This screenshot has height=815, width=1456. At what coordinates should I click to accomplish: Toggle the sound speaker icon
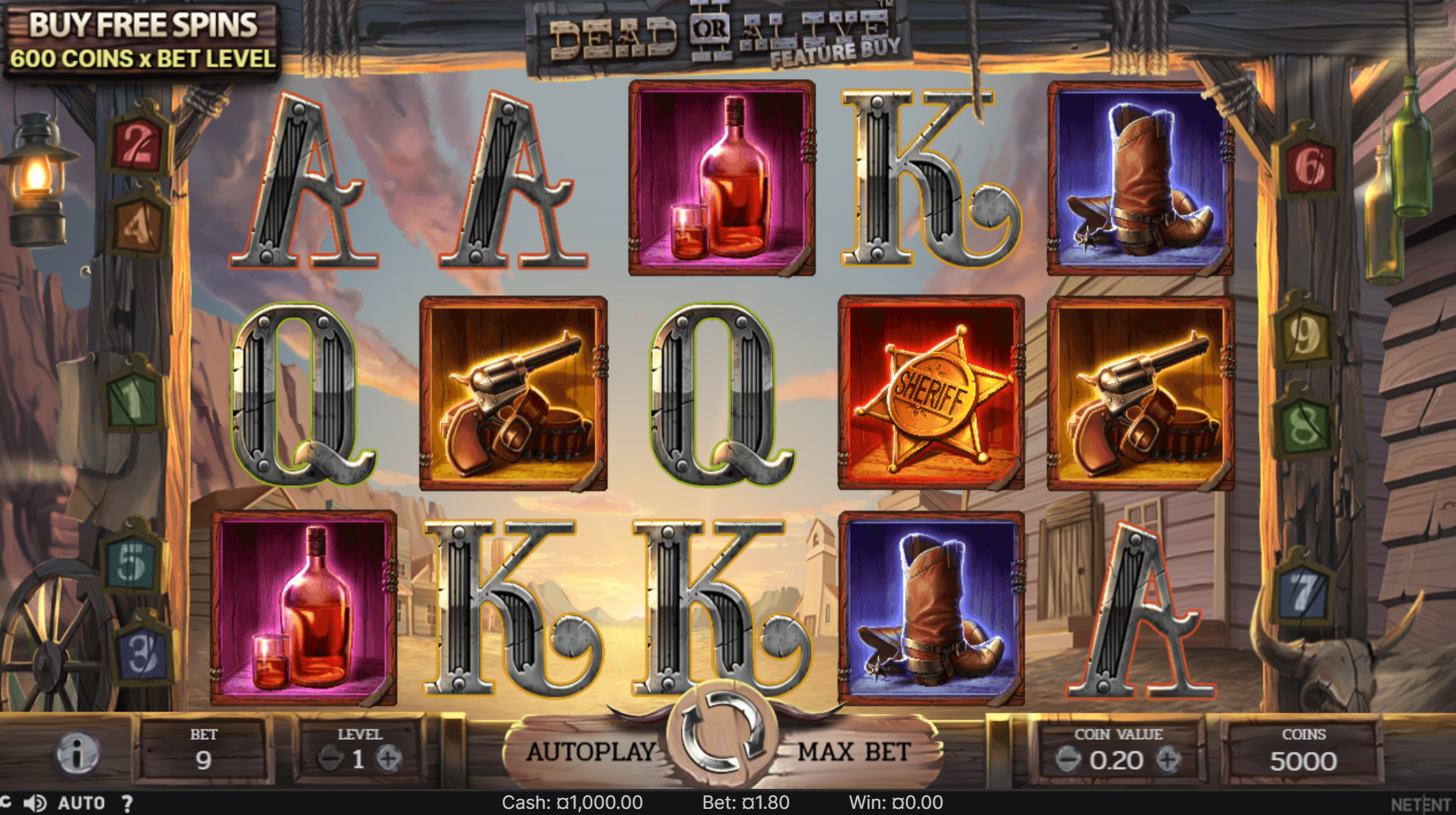[35, 803]
